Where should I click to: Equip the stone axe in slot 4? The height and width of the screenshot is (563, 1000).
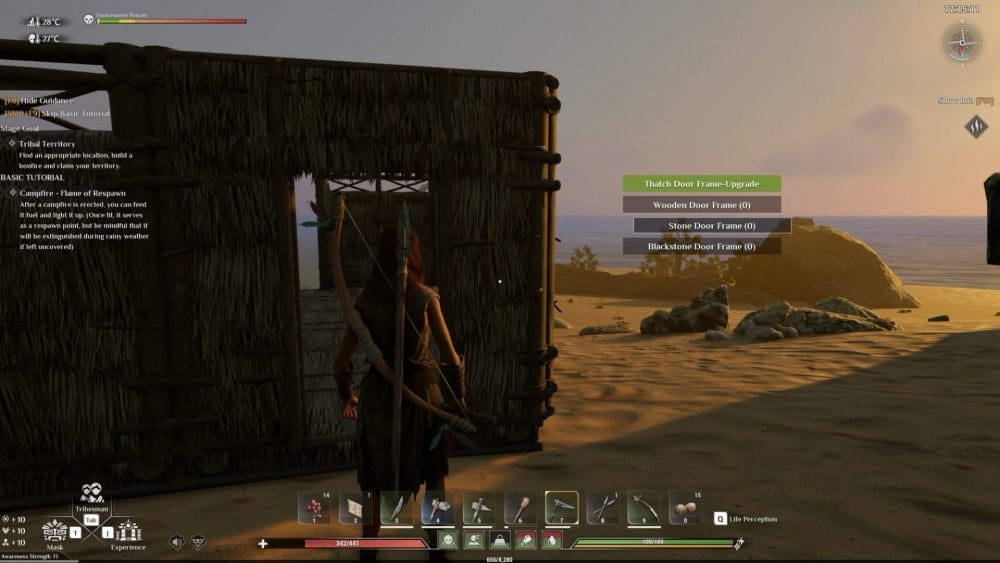click(437, 508)
